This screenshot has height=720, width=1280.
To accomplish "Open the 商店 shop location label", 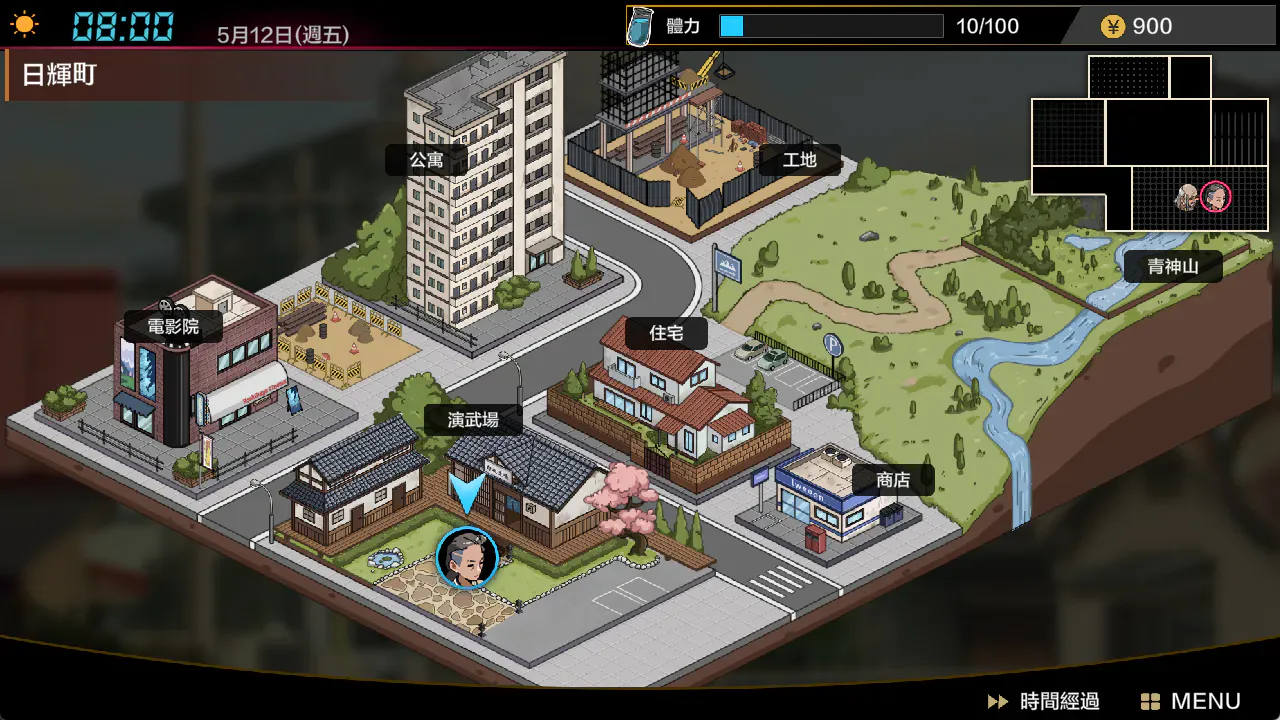I will coord(892,480).
